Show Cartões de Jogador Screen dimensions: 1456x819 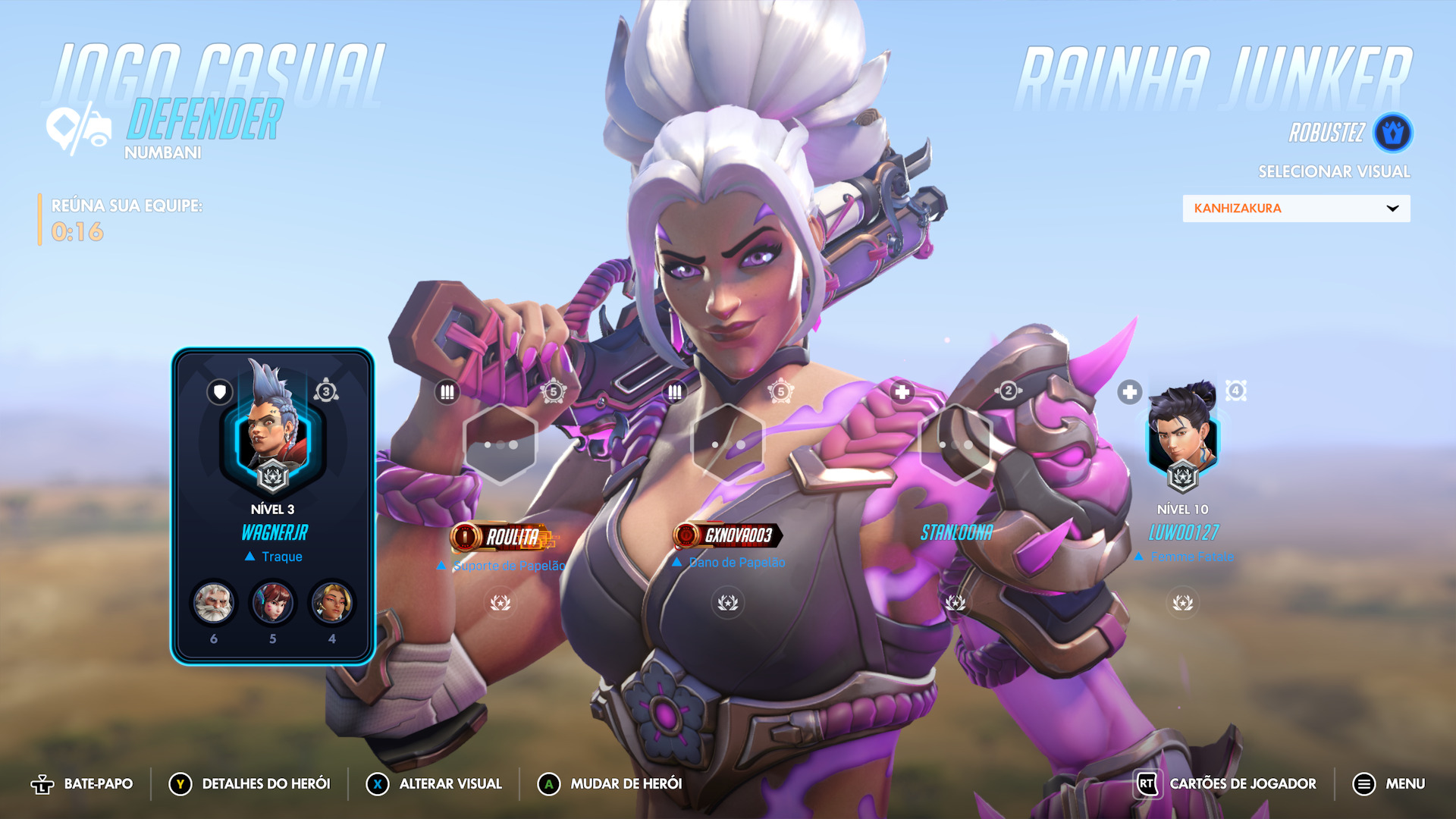click(1226, 784)
